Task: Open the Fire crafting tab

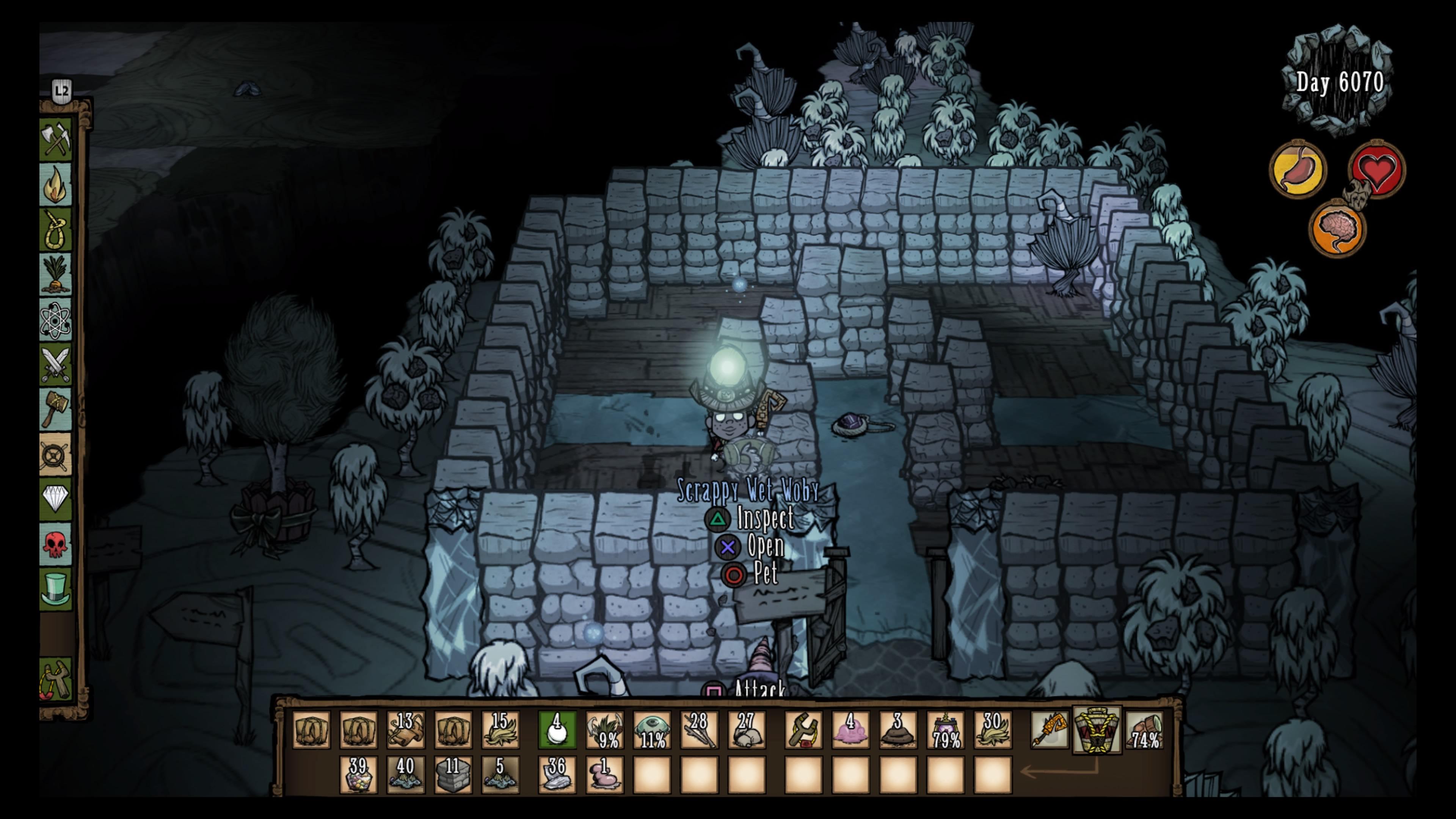Action: (56, 185)
